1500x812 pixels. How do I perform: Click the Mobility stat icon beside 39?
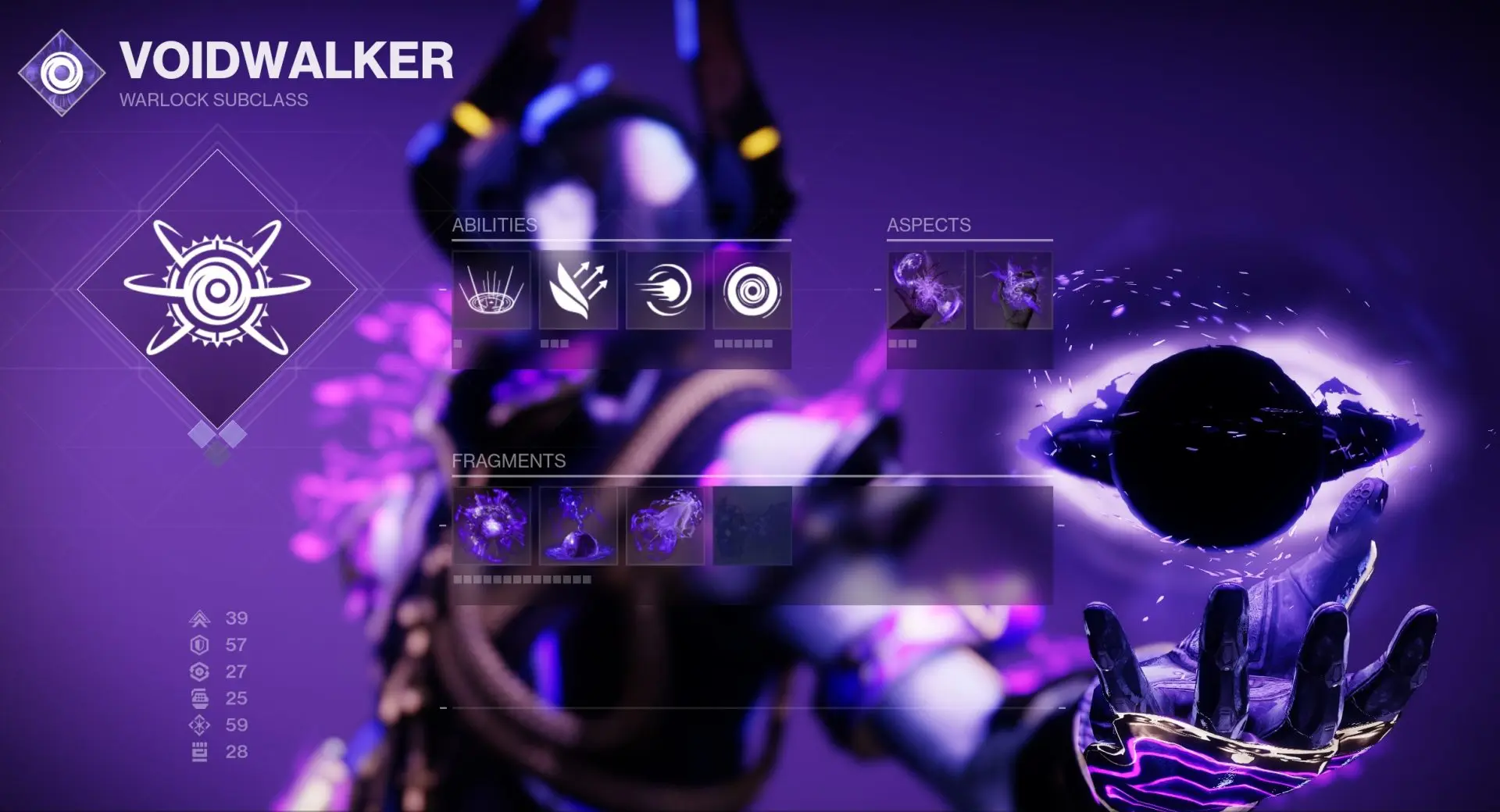click(202, 619)
